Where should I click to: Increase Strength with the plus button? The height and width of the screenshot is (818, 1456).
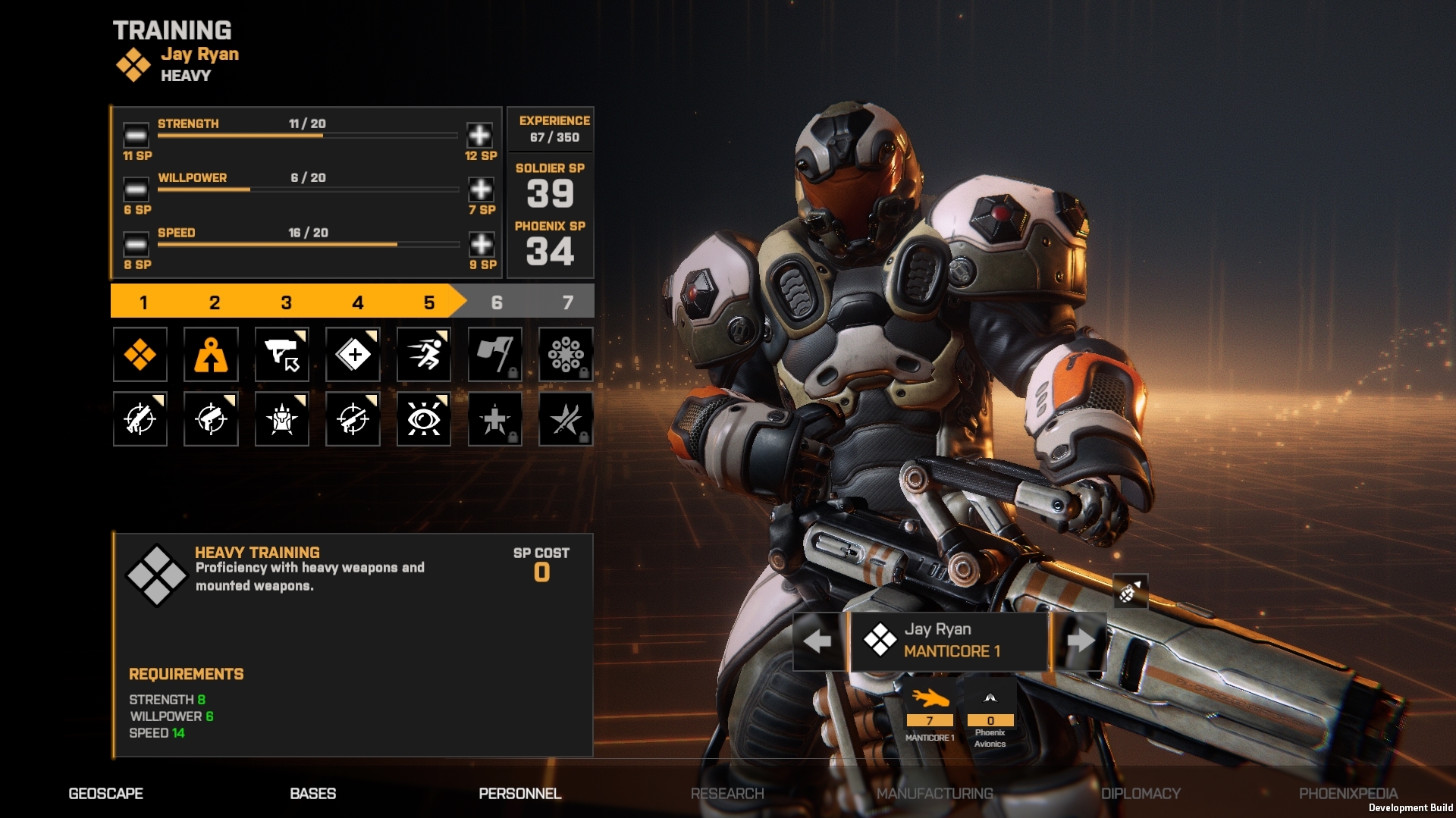pos(479,136)
